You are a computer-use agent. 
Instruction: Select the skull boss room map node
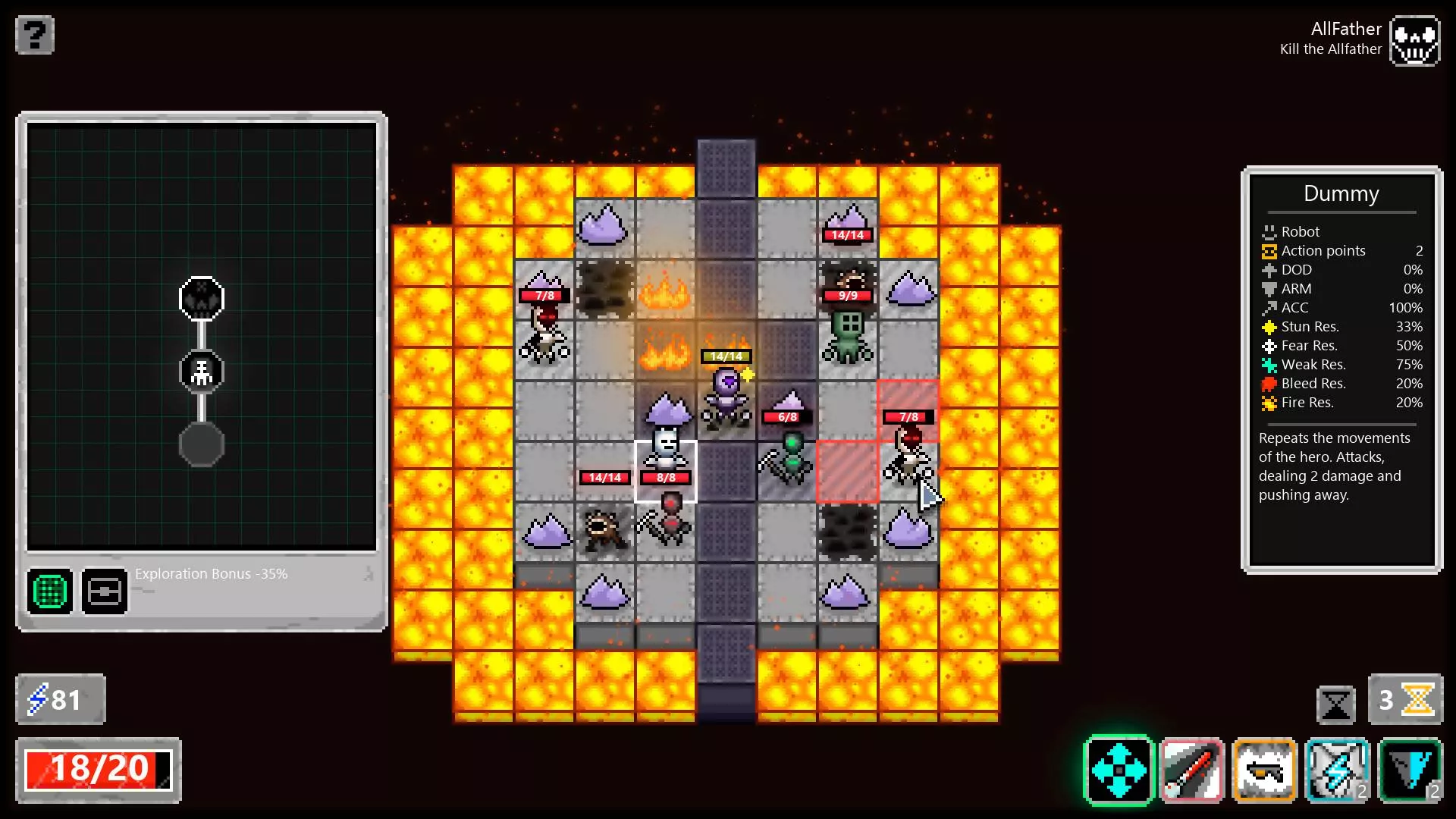click(202, 299)
